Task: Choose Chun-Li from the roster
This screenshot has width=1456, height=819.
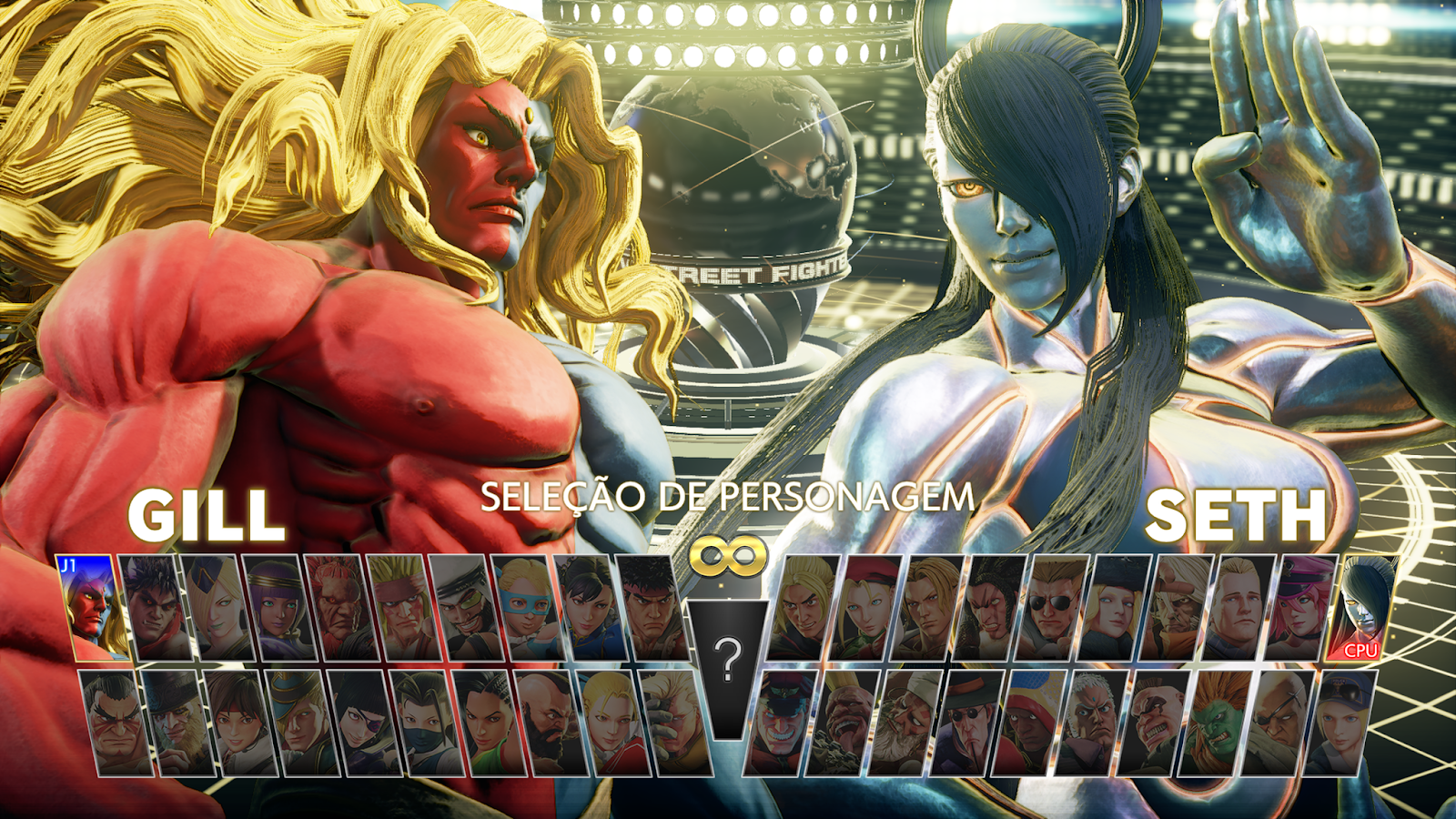Action: click(x=587, y=610)
